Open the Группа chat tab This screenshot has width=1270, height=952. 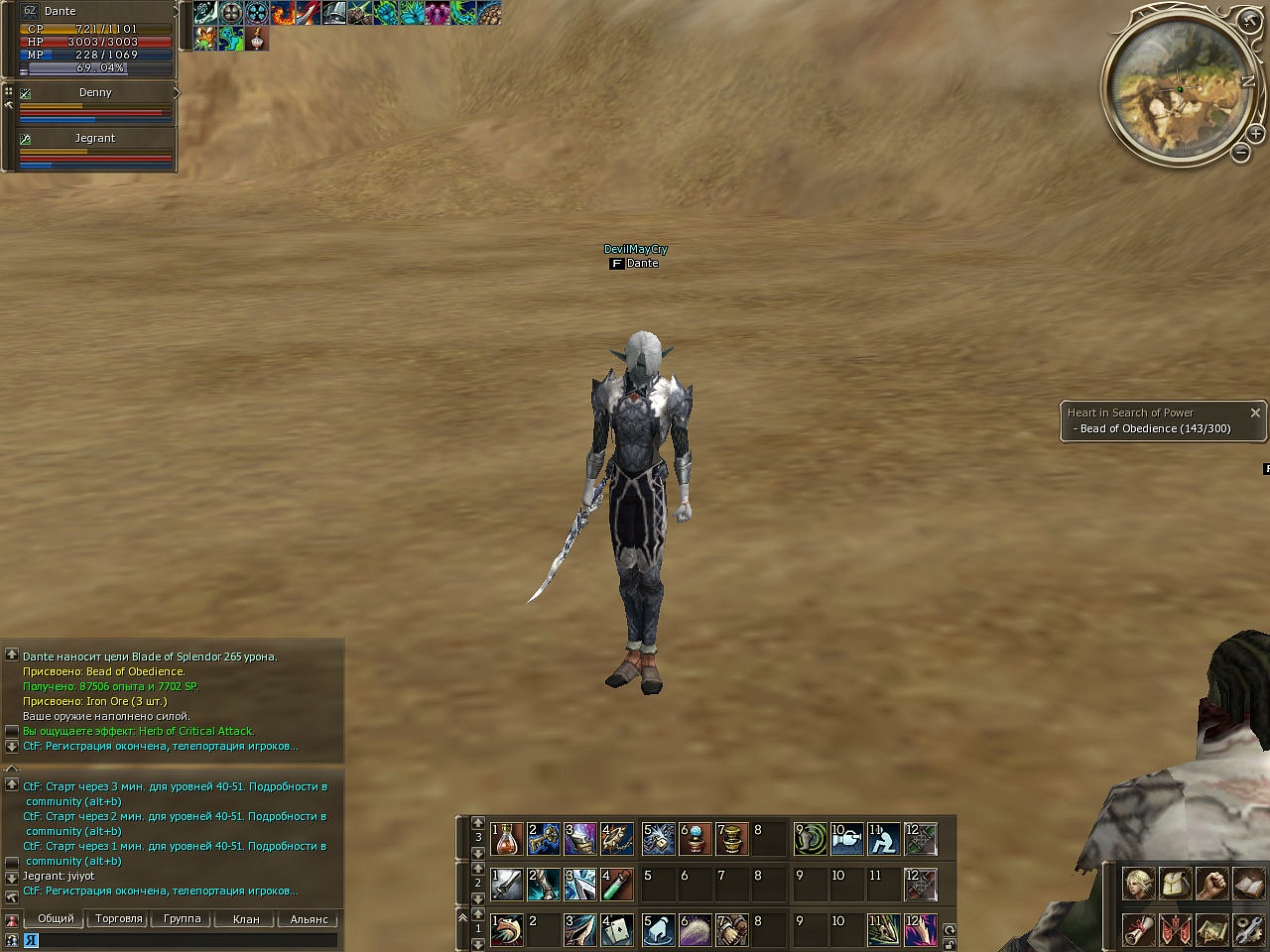(x=183, y=919)
